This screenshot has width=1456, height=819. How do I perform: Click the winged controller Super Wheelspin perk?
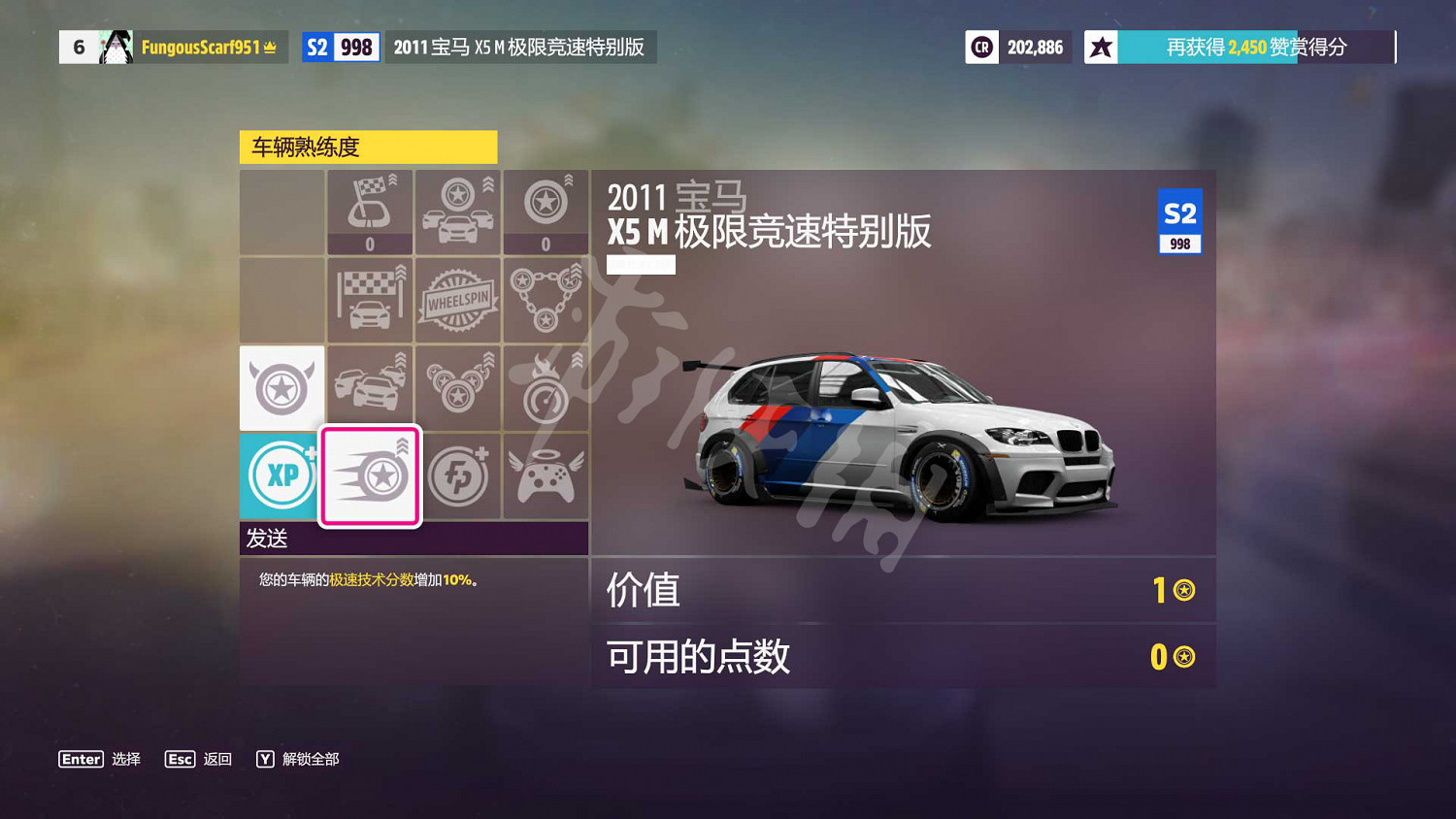coord(546,475)
